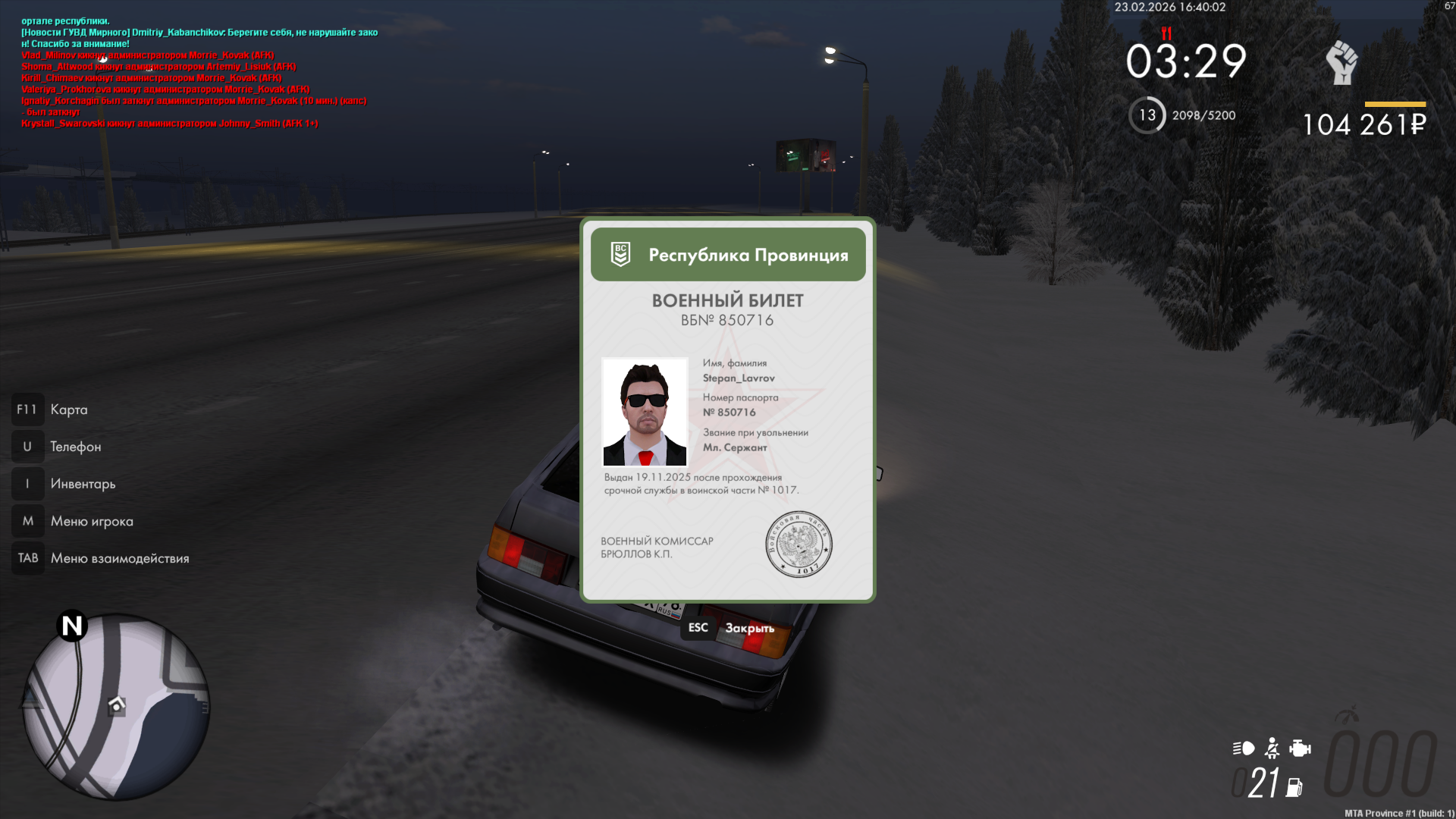The width and height of the screenshot is (1456, 819).
Task: Click the circular minimap
Action: pos(116,707)
